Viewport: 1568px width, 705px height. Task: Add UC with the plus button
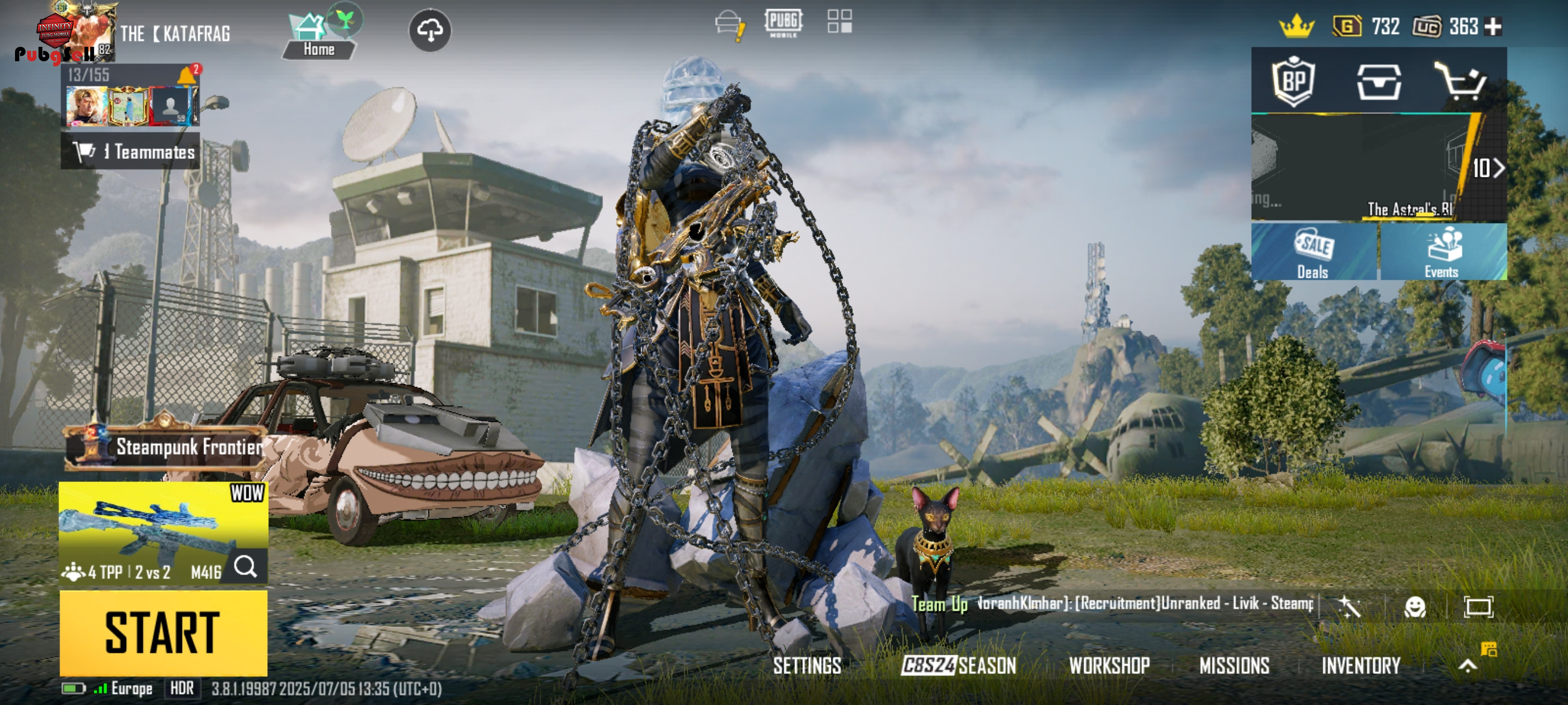pos(1493,27)
